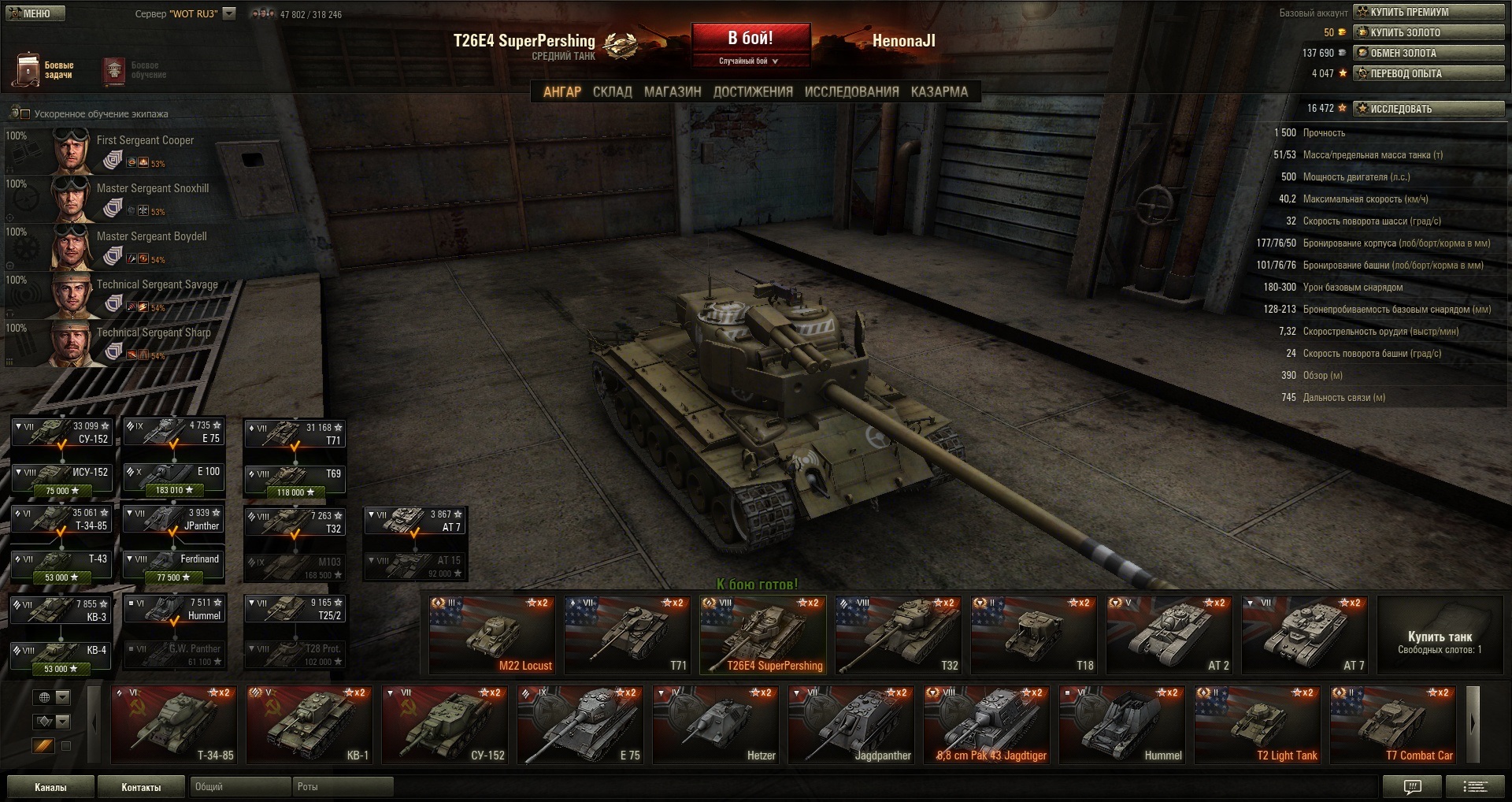Screen dimensions: 1512x802
Task: Choose the Hummel tank in carousel
Action: pos(1122,726)
